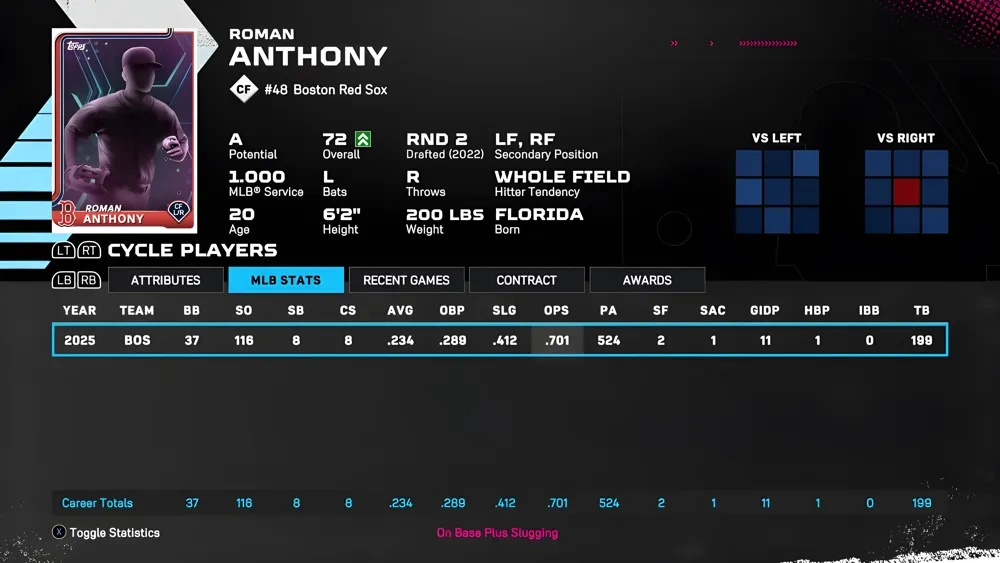Switch to the Attributes tab
This screenshot has width=1000, height=563.
(x=166, y=280)
